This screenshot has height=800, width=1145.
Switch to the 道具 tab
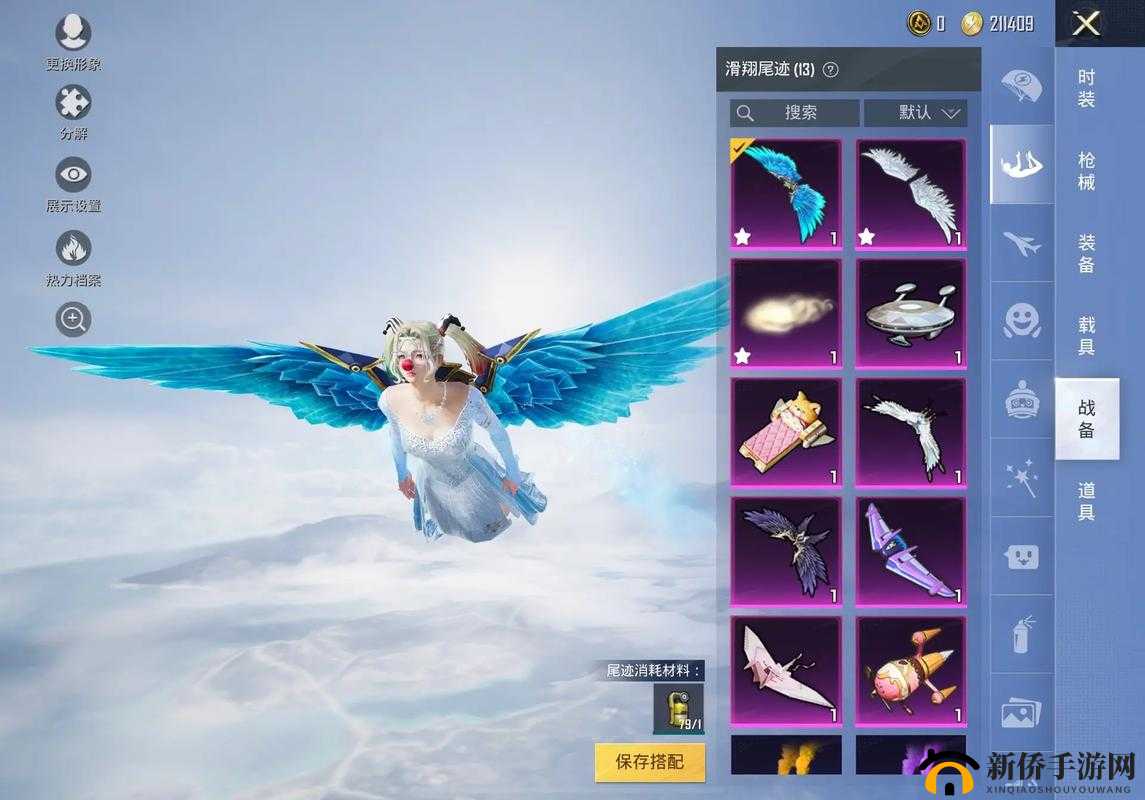[x=1086, y=501]
